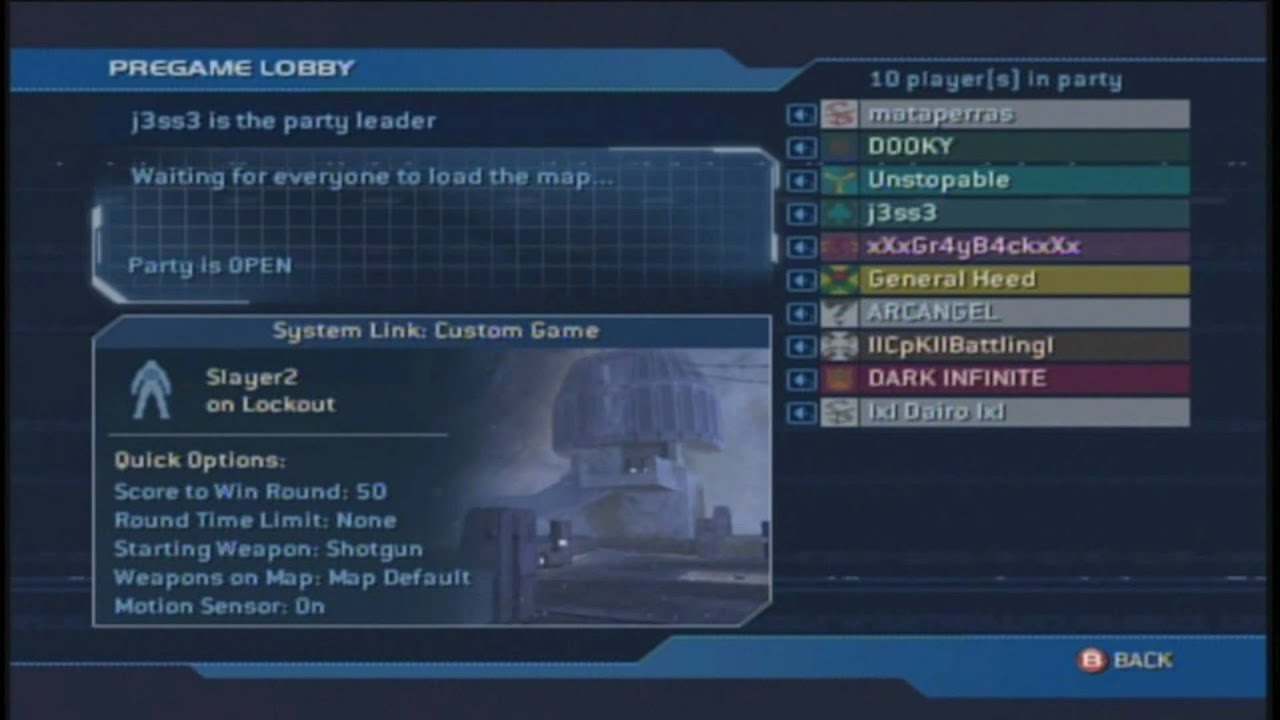Choose DOOKY from the player list
Viewport: 1280px width, 720px height.
pyautogui.click(x=1004, y=147)
